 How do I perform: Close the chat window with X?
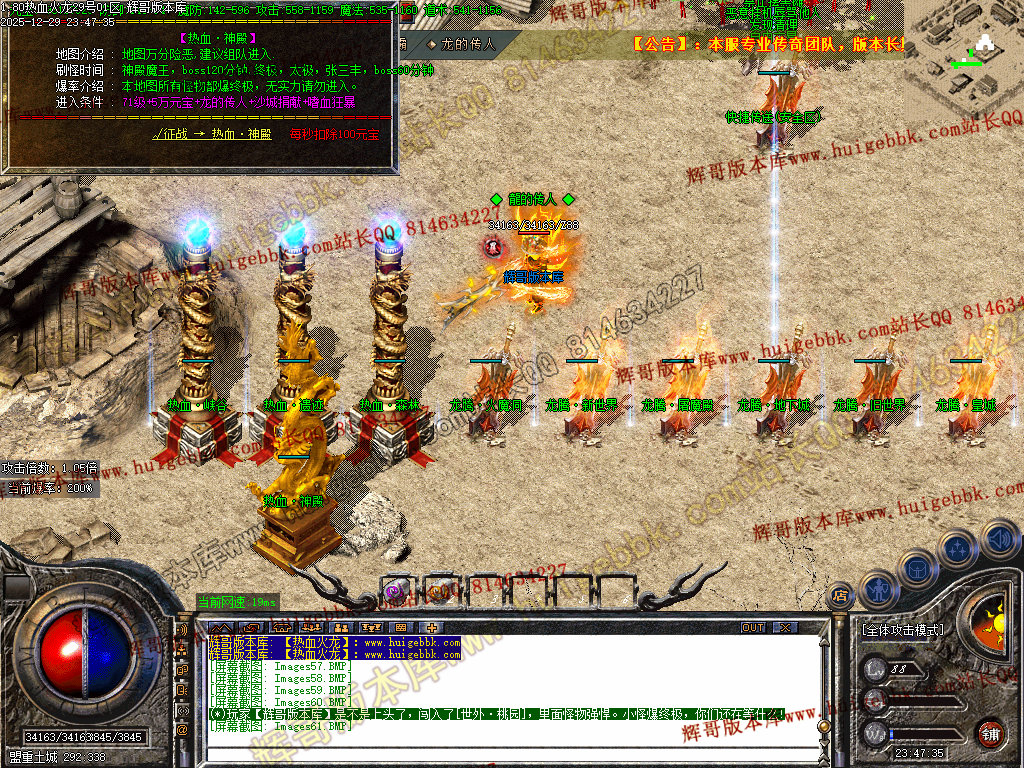(x=785, y=627)
